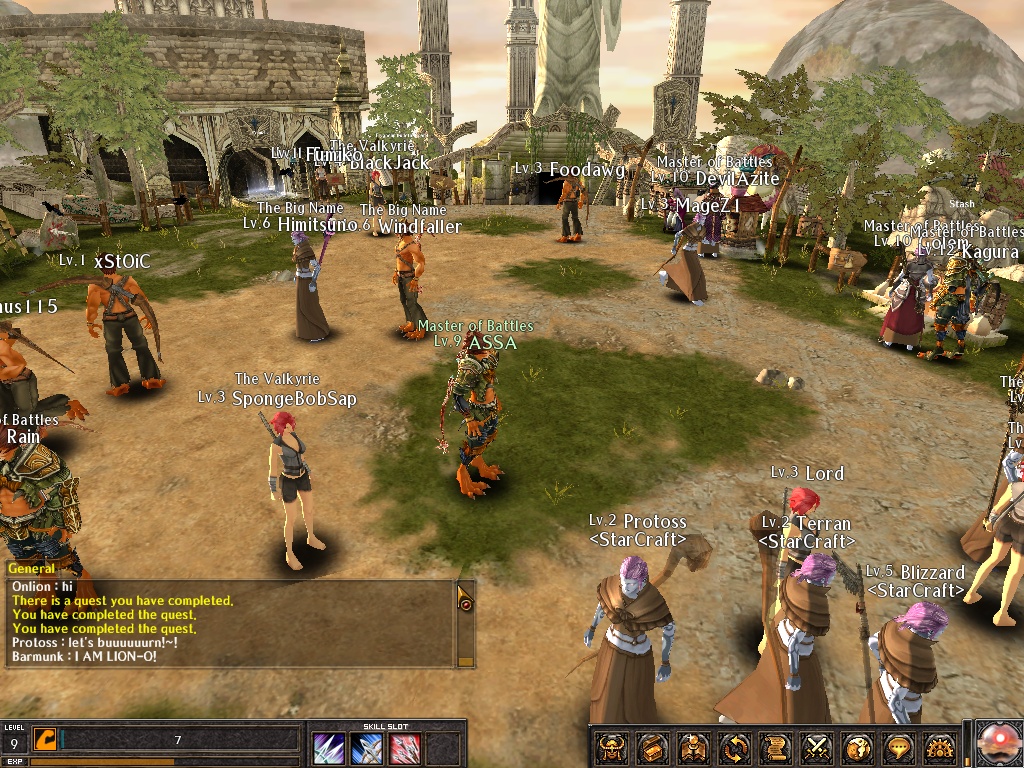Open the skill book icon
This screenshot has width=1024, height=768.
[x=694, y=747]
